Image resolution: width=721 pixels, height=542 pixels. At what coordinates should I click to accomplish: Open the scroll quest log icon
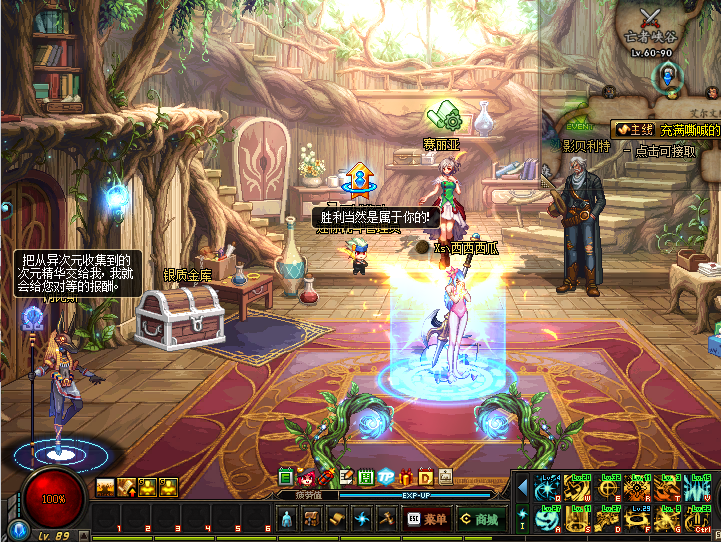(338, 519)
